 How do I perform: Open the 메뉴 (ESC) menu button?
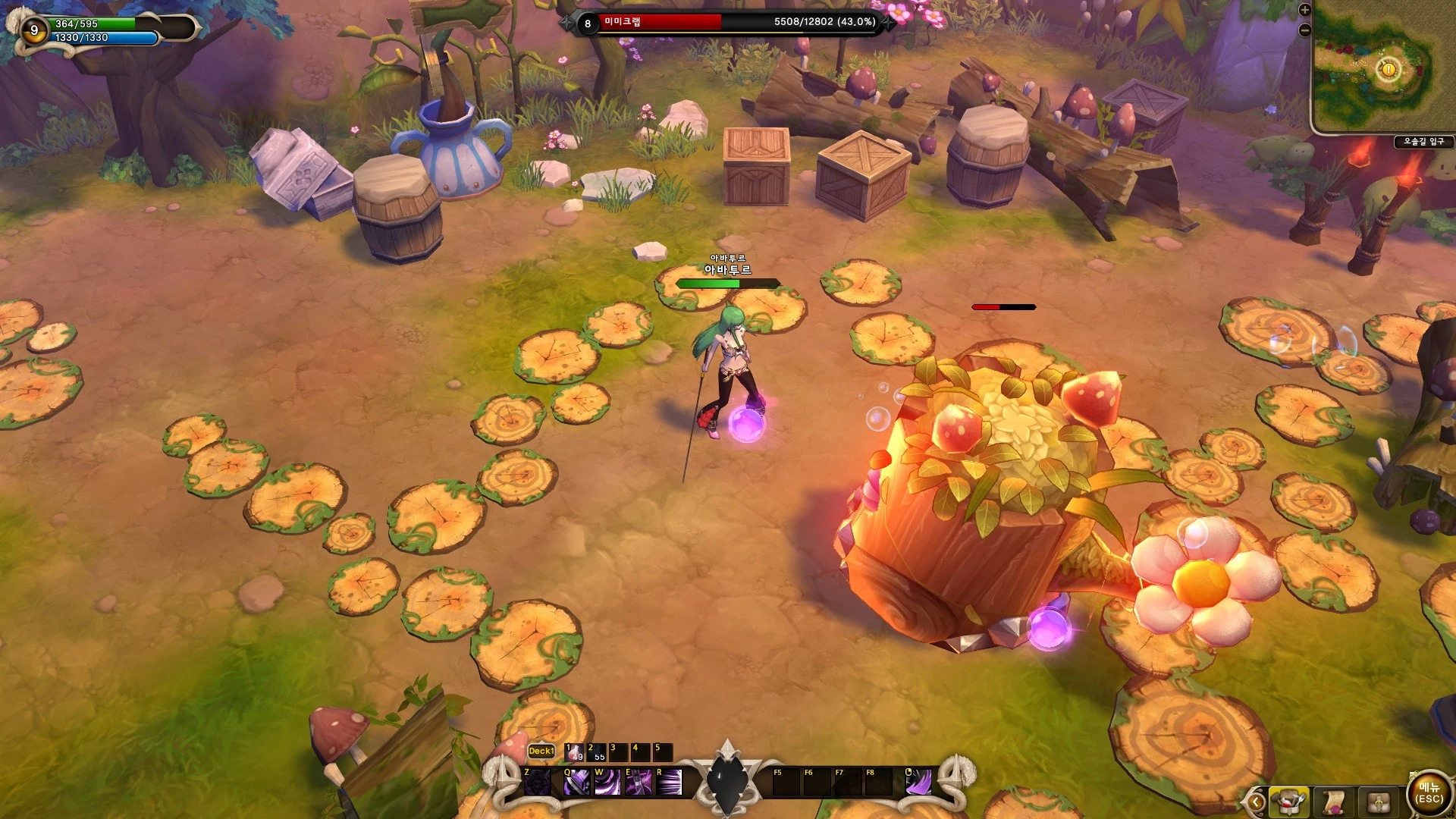pyautogui.click(x=1429, y=793)
